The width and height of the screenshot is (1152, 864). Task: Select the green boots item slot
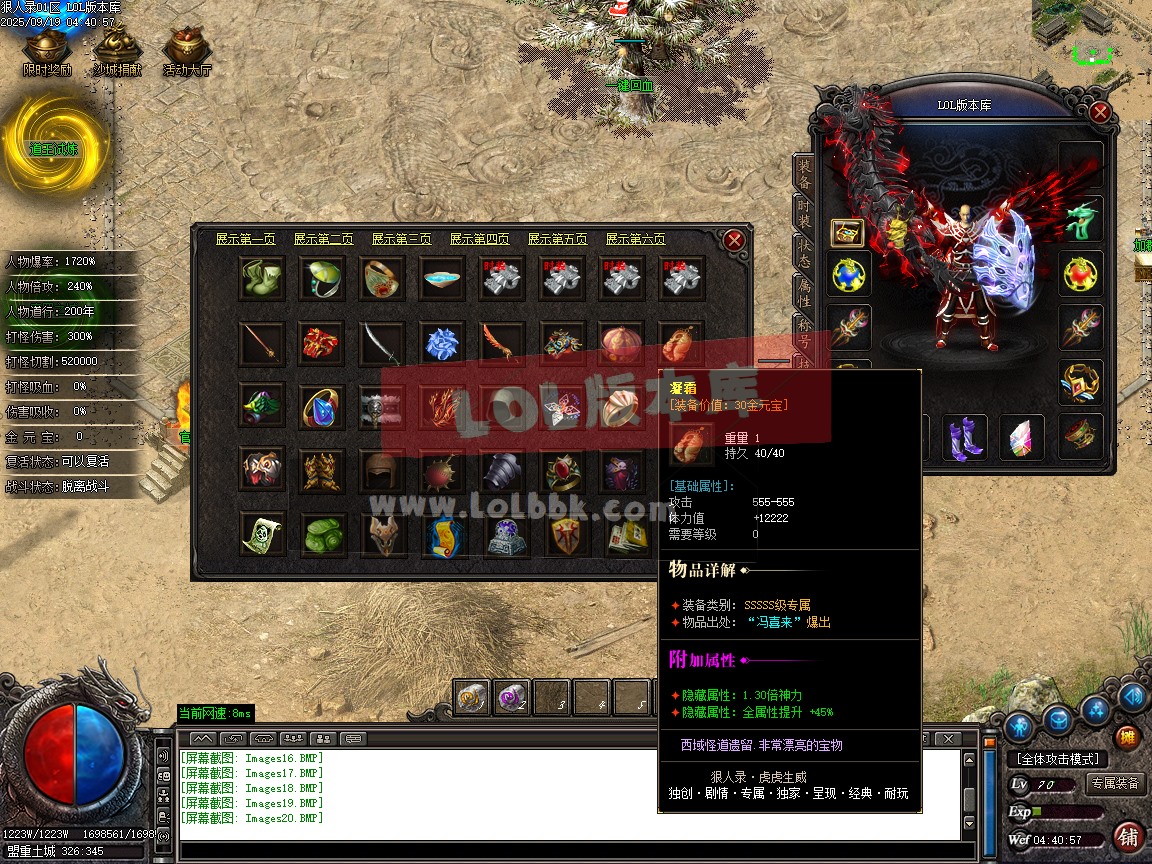(x=262, y=278)
